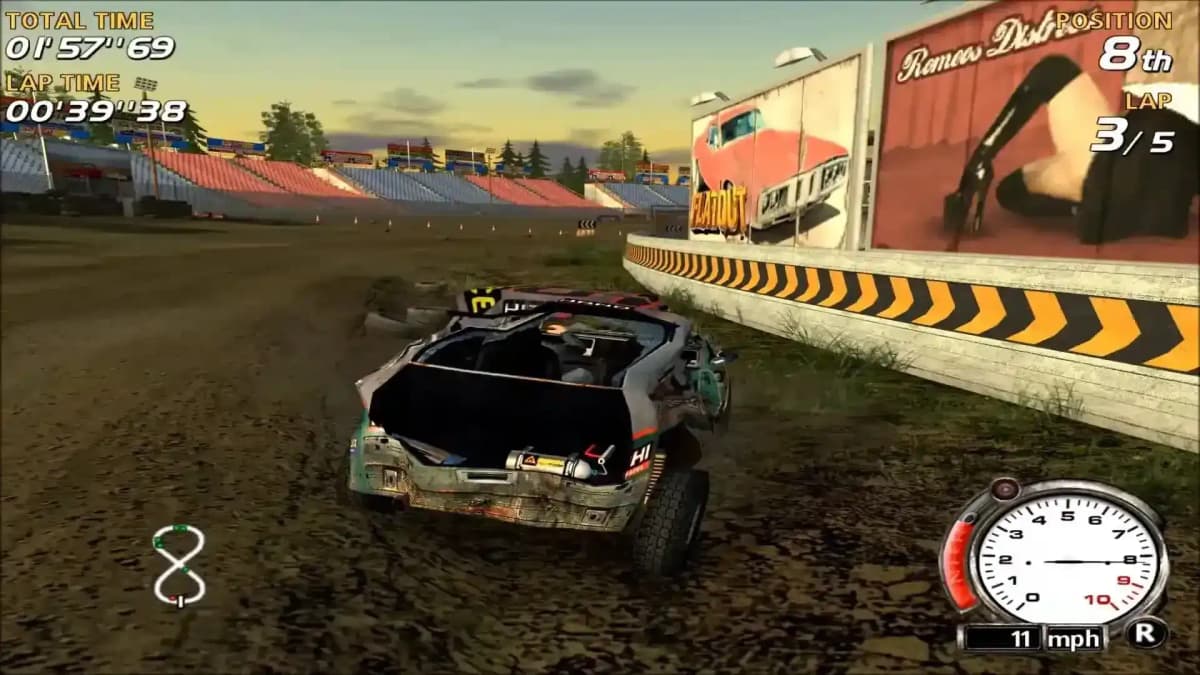The width and height of the screenshot is (1200, 675).
Task: Click the R gear indicator
Action: pos(1145,633)
